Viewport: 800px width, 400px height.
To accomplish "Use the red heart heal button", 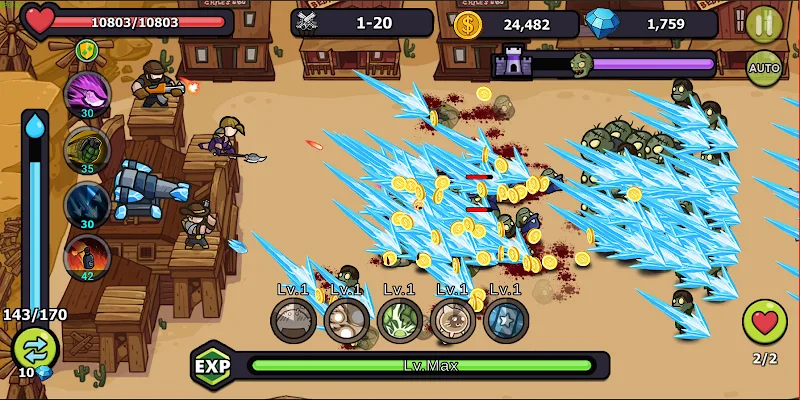I will pyautogui.click(x=764, y=323).
